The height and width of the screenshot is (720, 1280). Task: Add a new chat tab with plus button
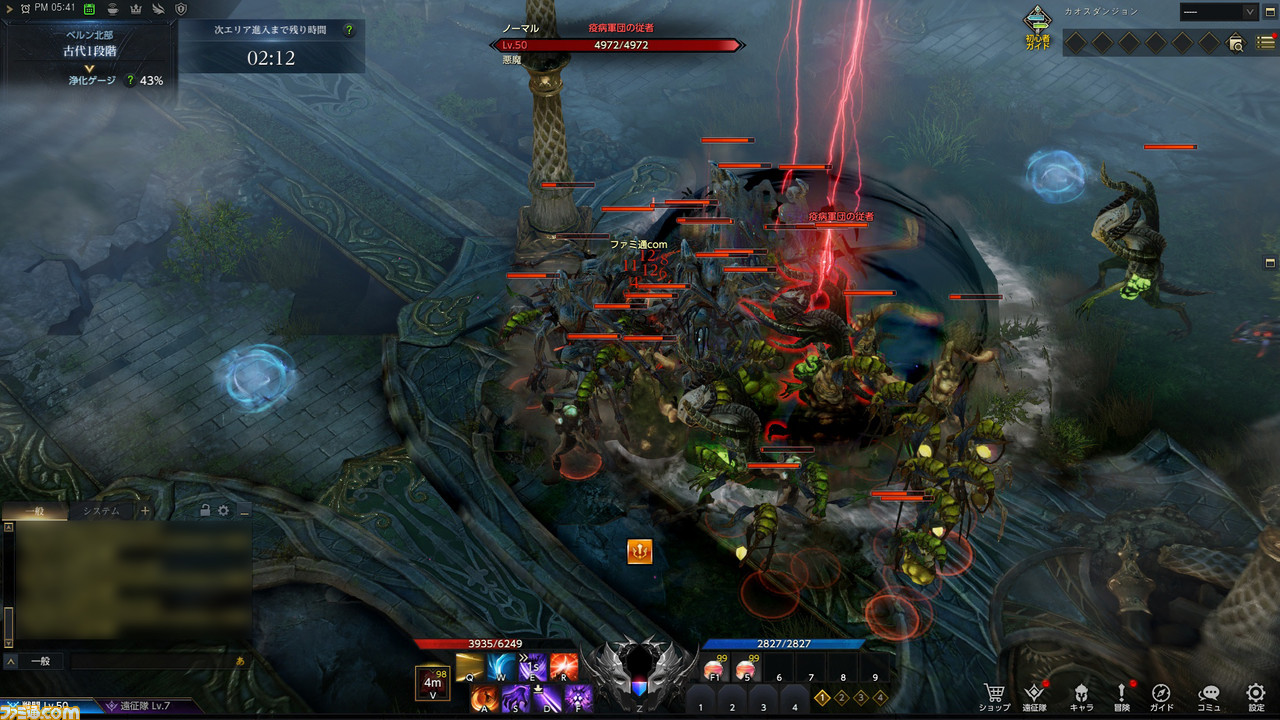tap(145, 511)
